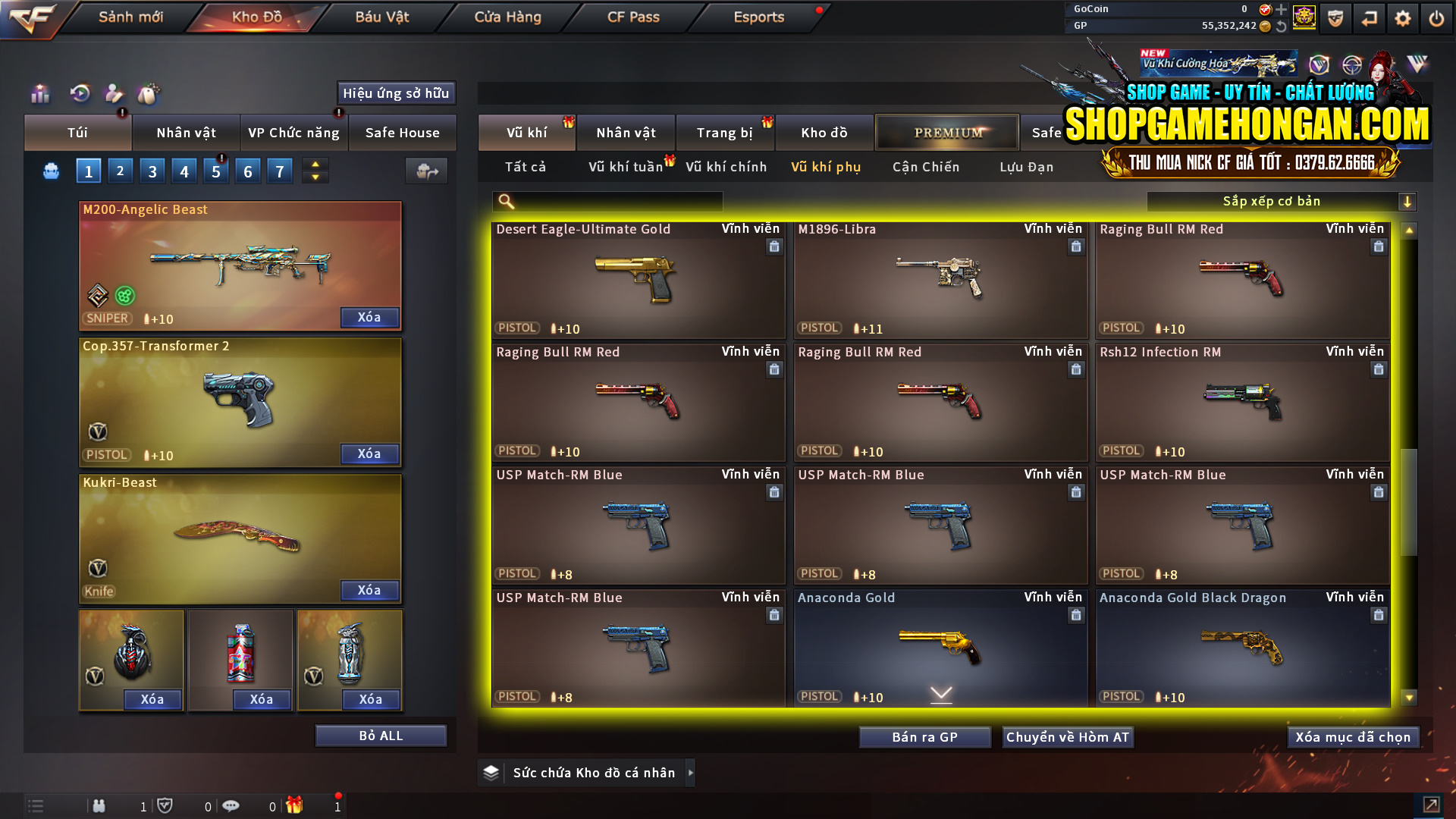Click the downward chevron under Anaconda Gold

tap(940, 694)
